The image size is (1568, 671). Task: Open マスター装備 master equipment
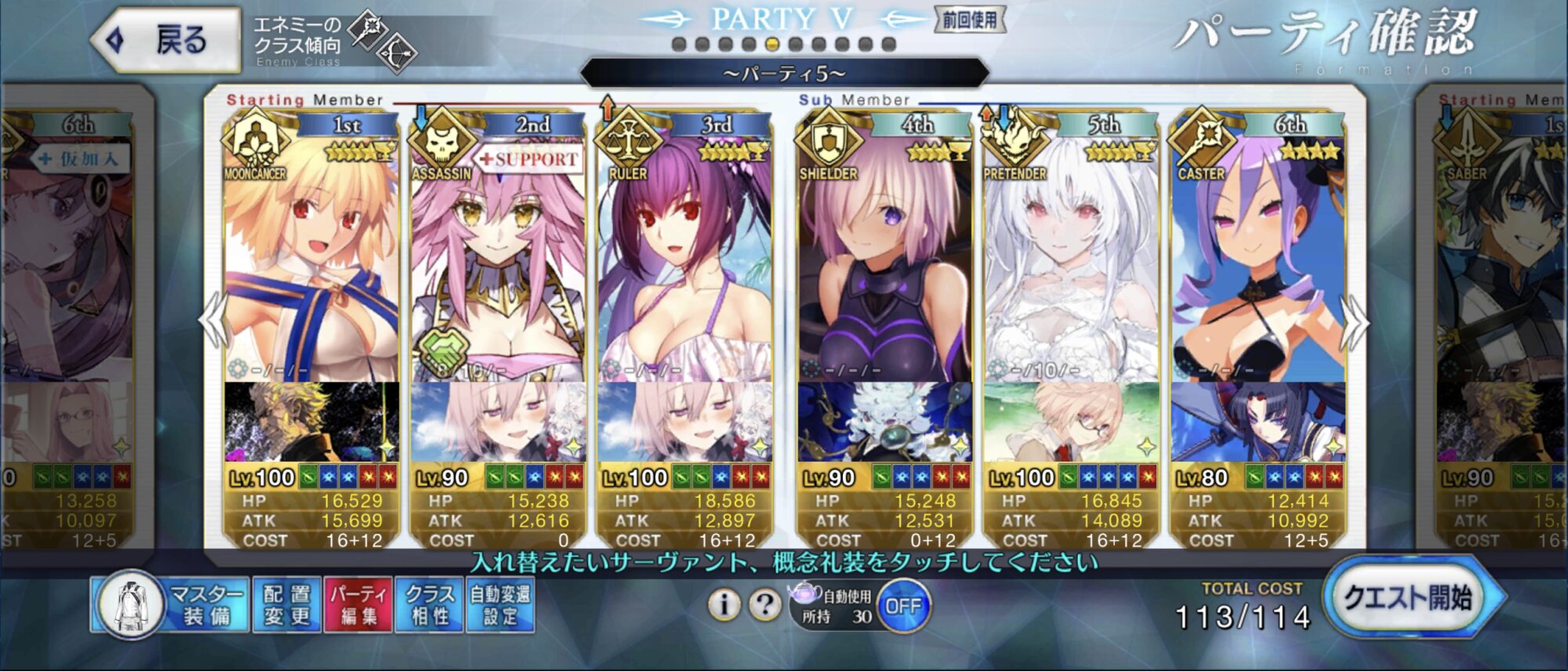point(171,604)
